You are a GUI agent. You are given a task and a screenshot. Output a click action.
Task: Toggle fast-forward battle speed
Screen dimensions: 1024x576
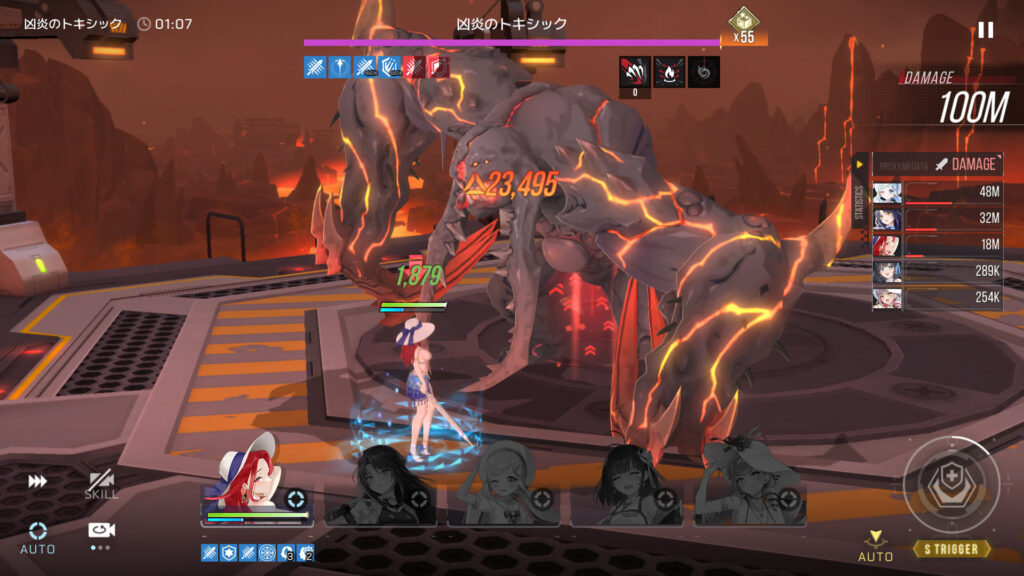click(38, 482)
